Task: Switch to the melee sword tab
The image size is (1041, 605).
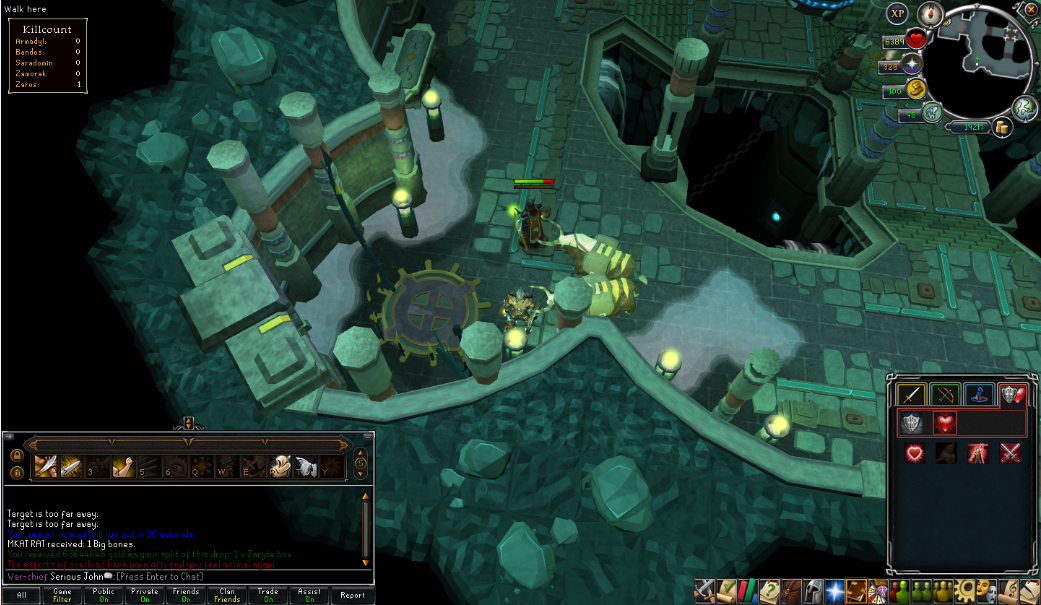Action: click(x=909, y=394)
